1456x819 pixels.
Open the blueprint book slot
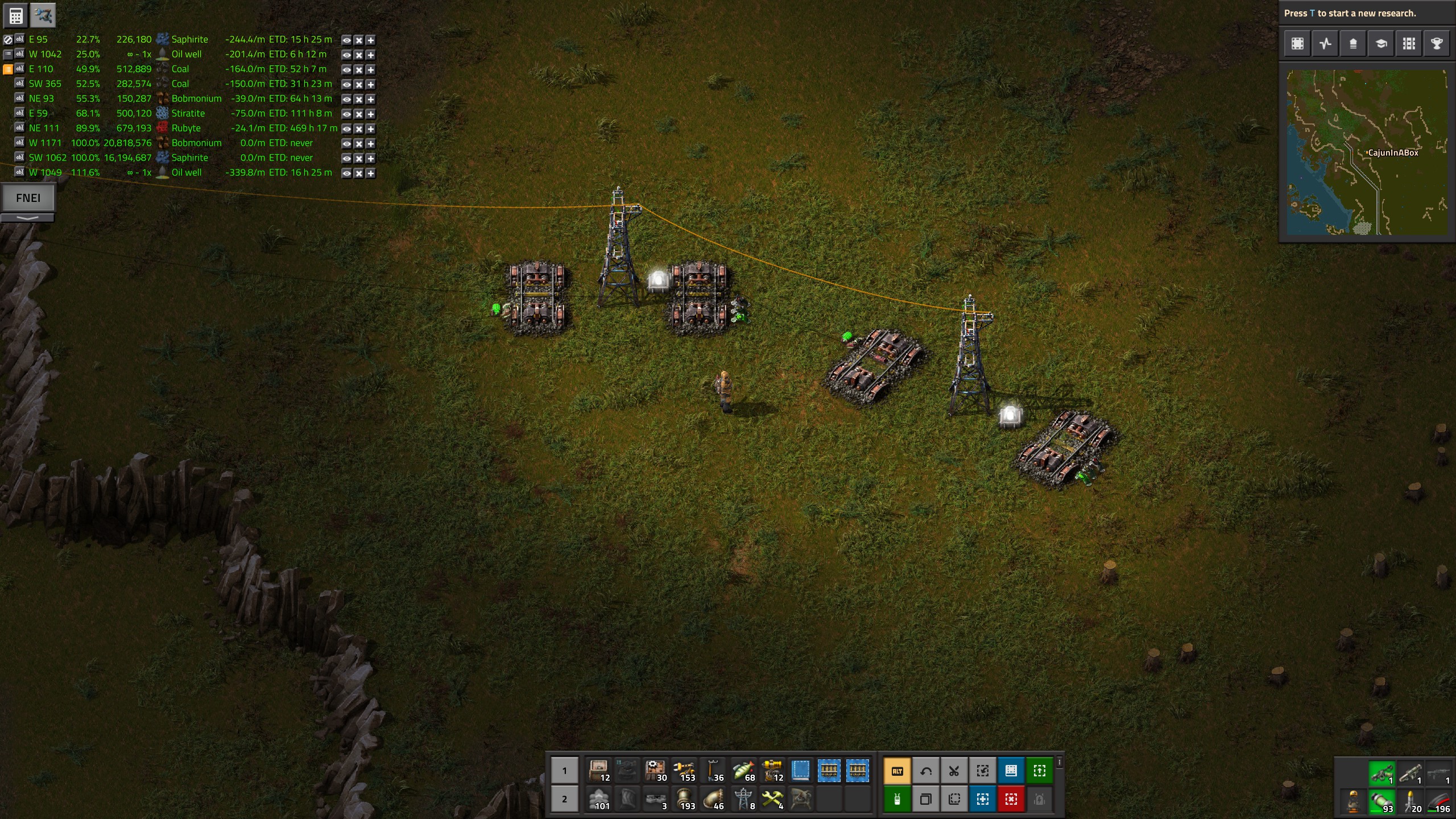click(x=800, y=771)
